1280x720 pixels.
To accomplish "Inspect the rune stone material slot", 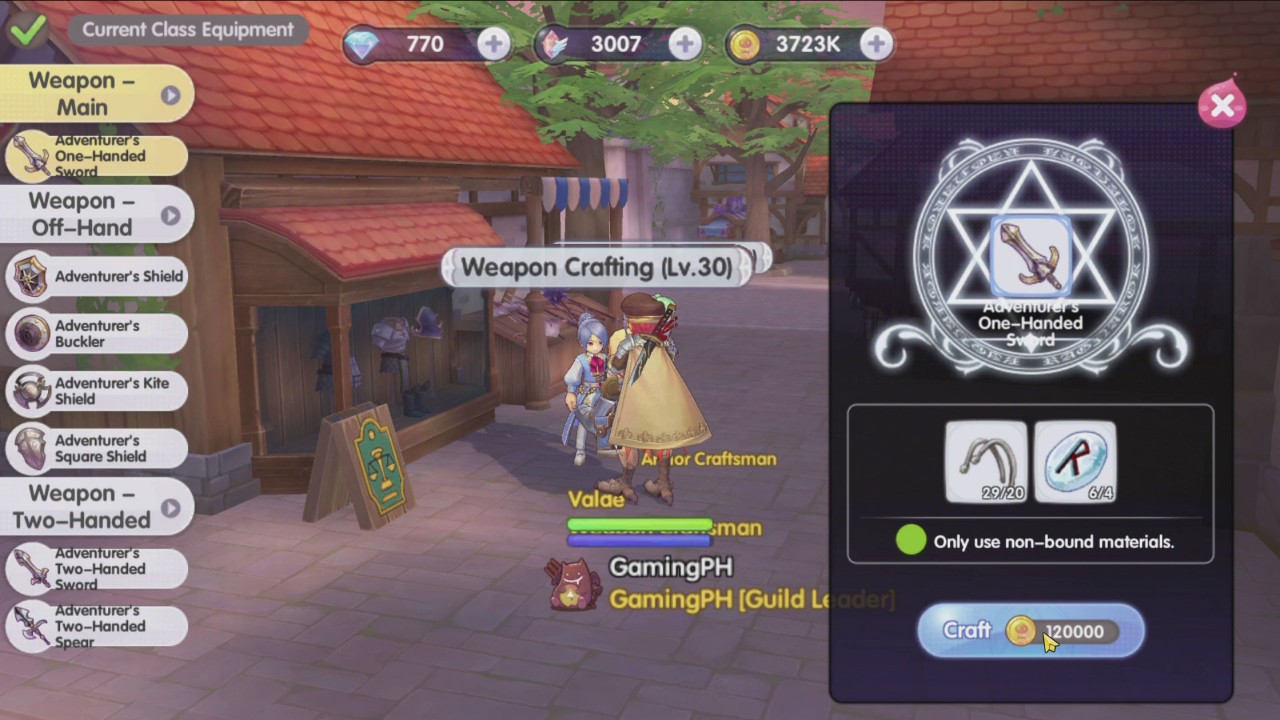I will (1075, 461).
